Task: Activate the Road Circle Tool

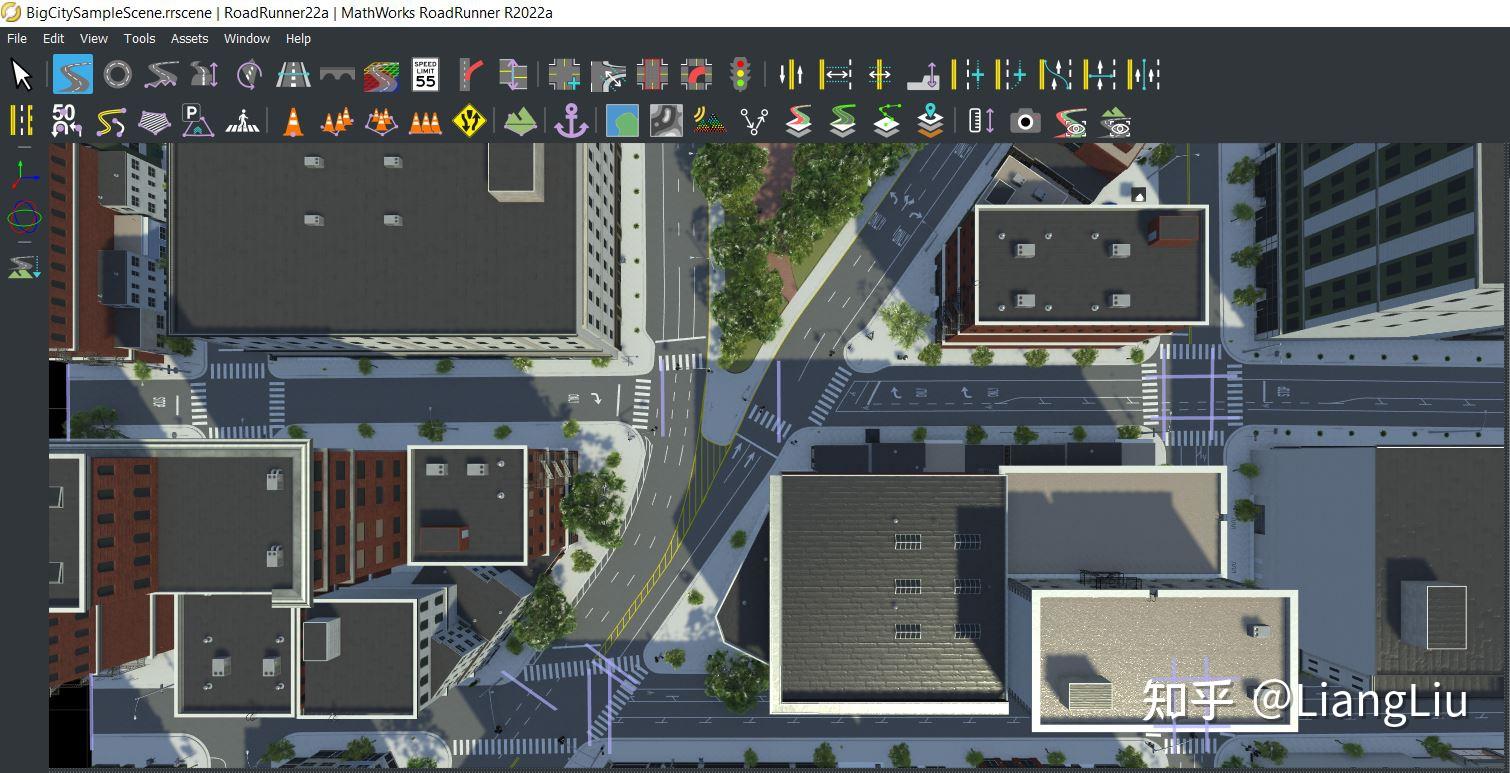Action: coord(116,73)
